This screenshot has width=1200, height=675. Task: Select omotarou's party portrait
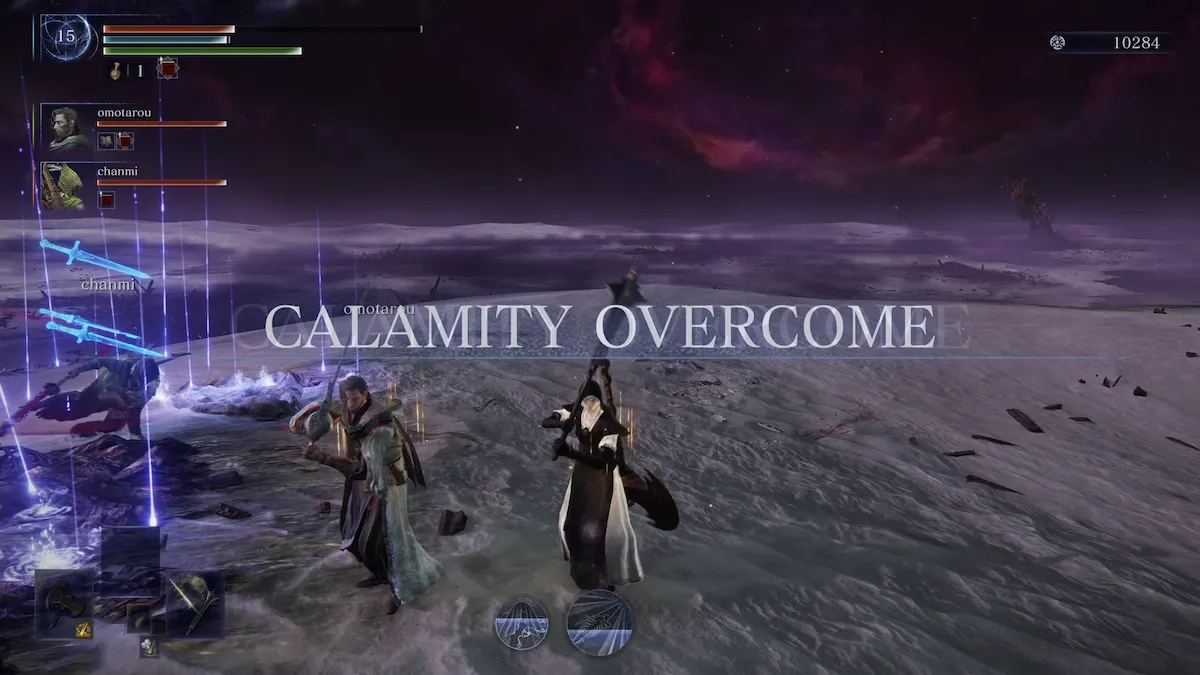tap(68, 128)
